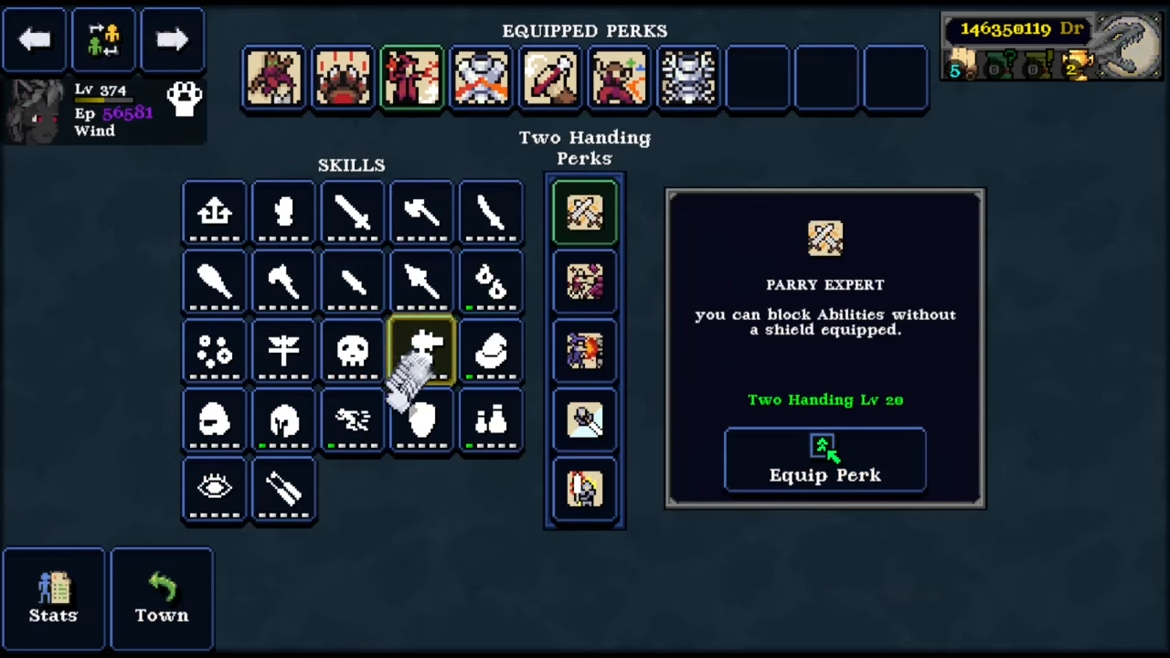This screenshot has height=658, width=1170.
Task: Open the shield skill
Action: click(422, 421)
